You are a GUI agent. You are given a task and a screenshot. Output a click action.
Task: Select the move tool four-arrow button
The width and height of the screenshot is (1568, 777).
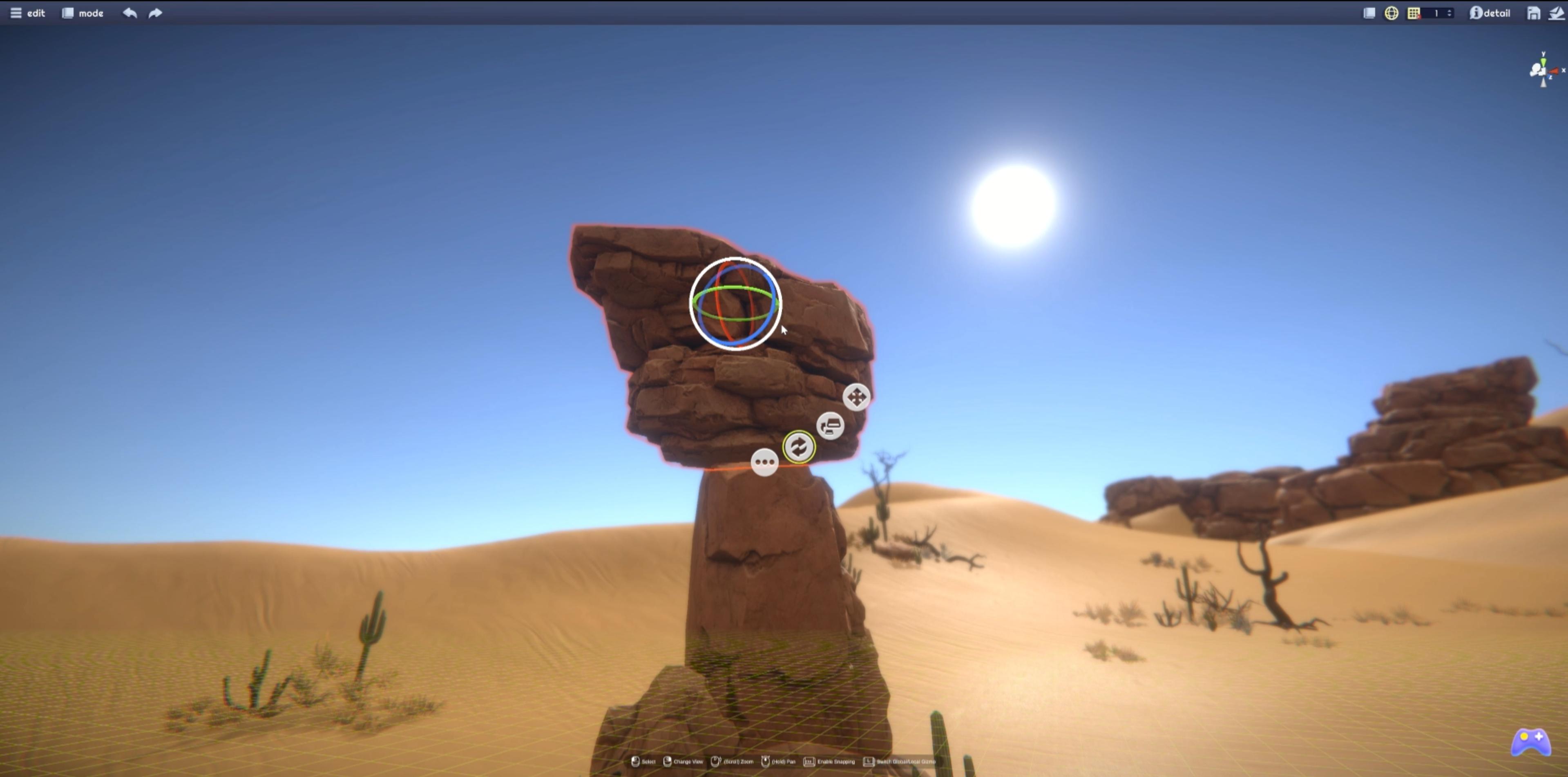[x=856, y=397]
